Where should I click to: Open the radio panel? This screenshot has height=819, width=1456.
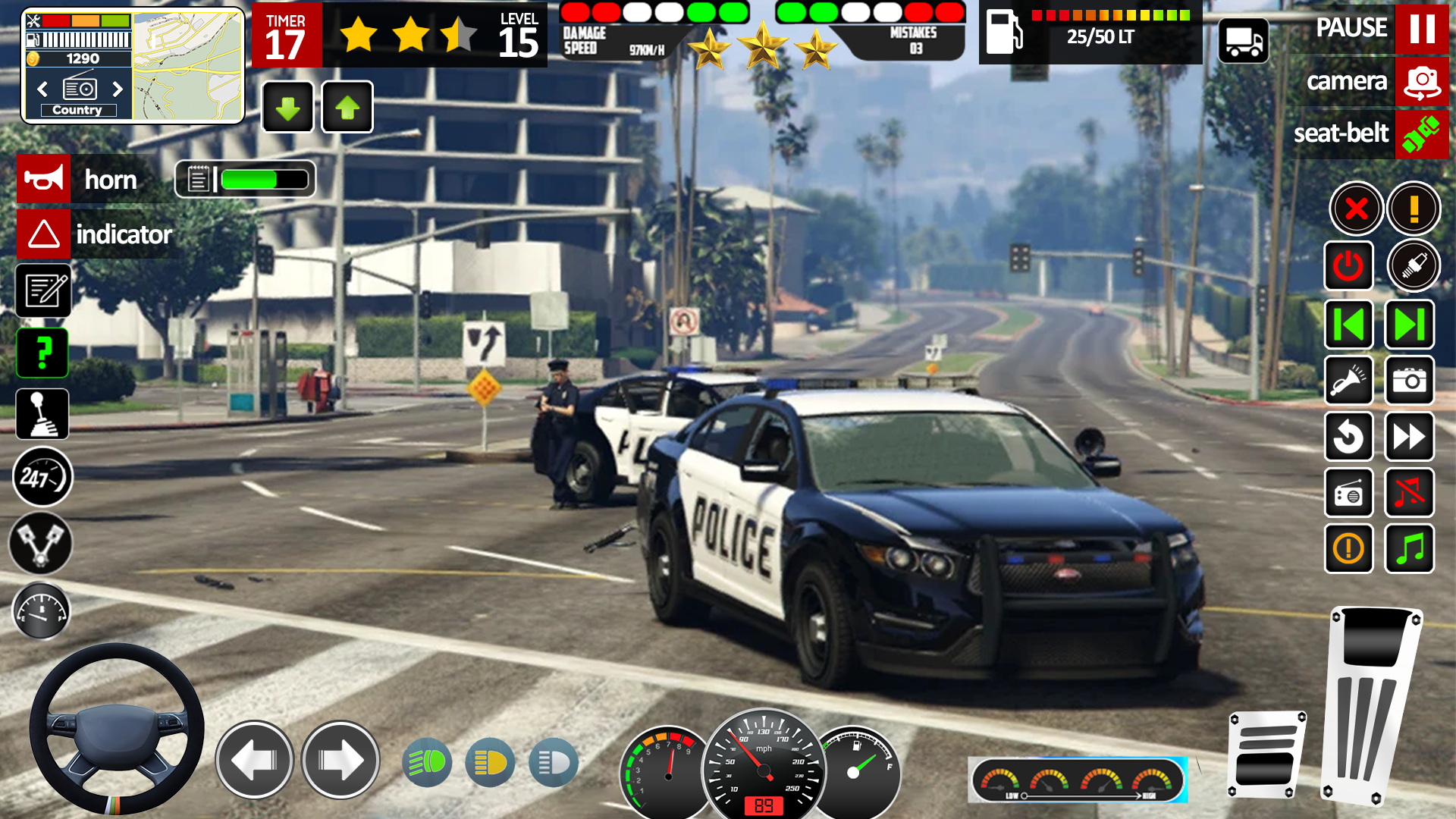[x=1349, y=493]
